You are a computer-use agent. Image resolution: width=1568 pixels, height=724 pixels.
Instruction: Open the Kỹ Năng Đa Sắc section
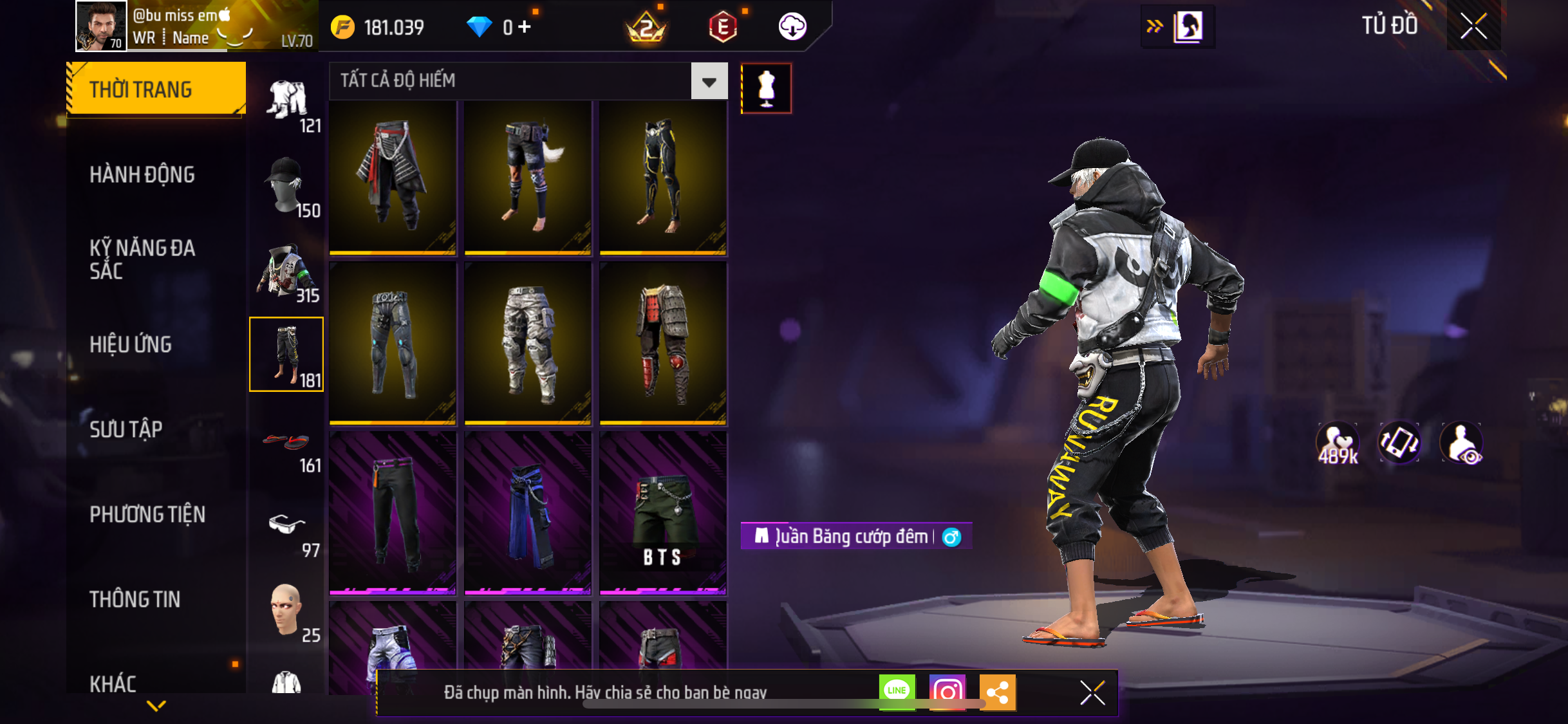coord(142,259)
